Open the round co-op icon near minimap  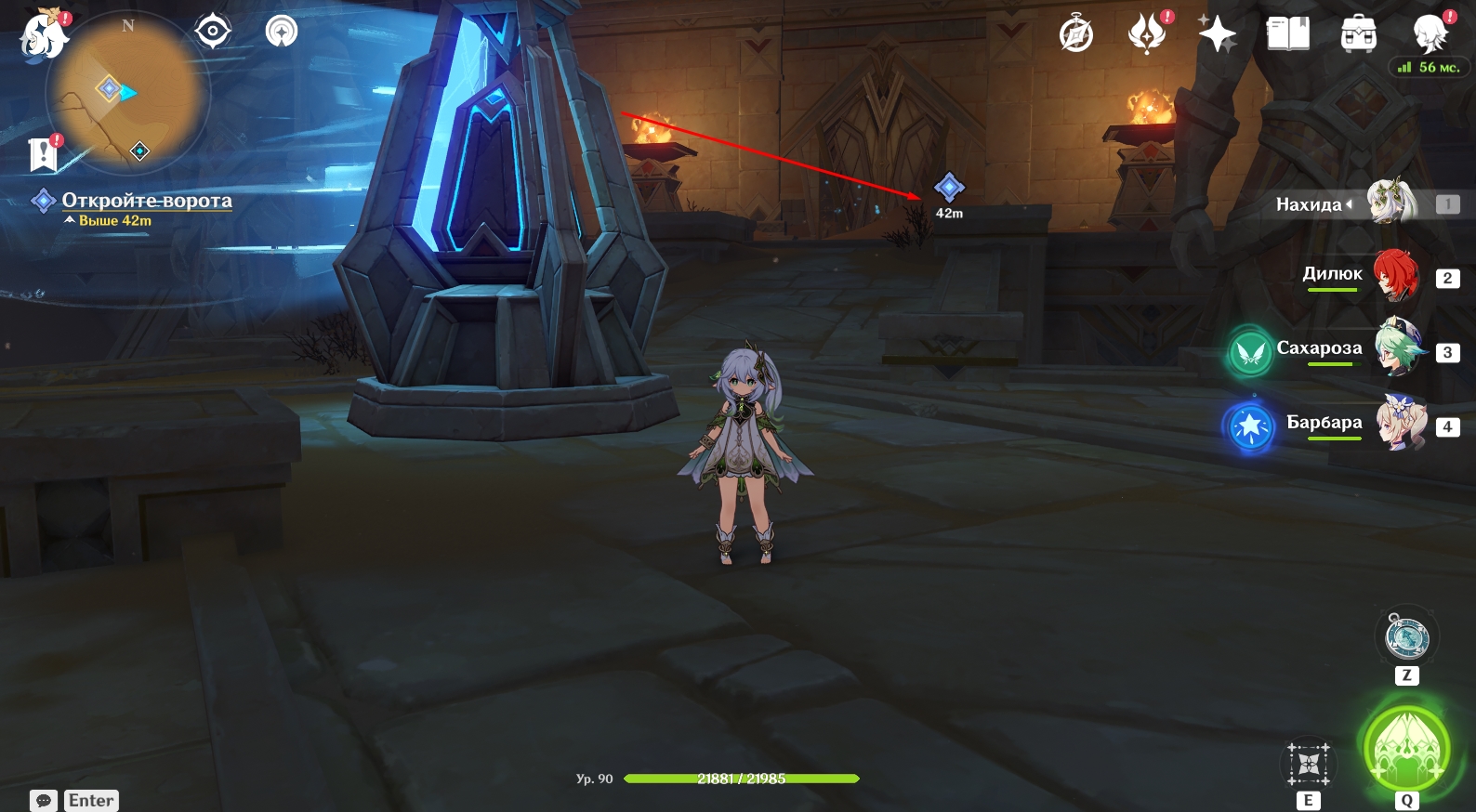tap(282, 32)
